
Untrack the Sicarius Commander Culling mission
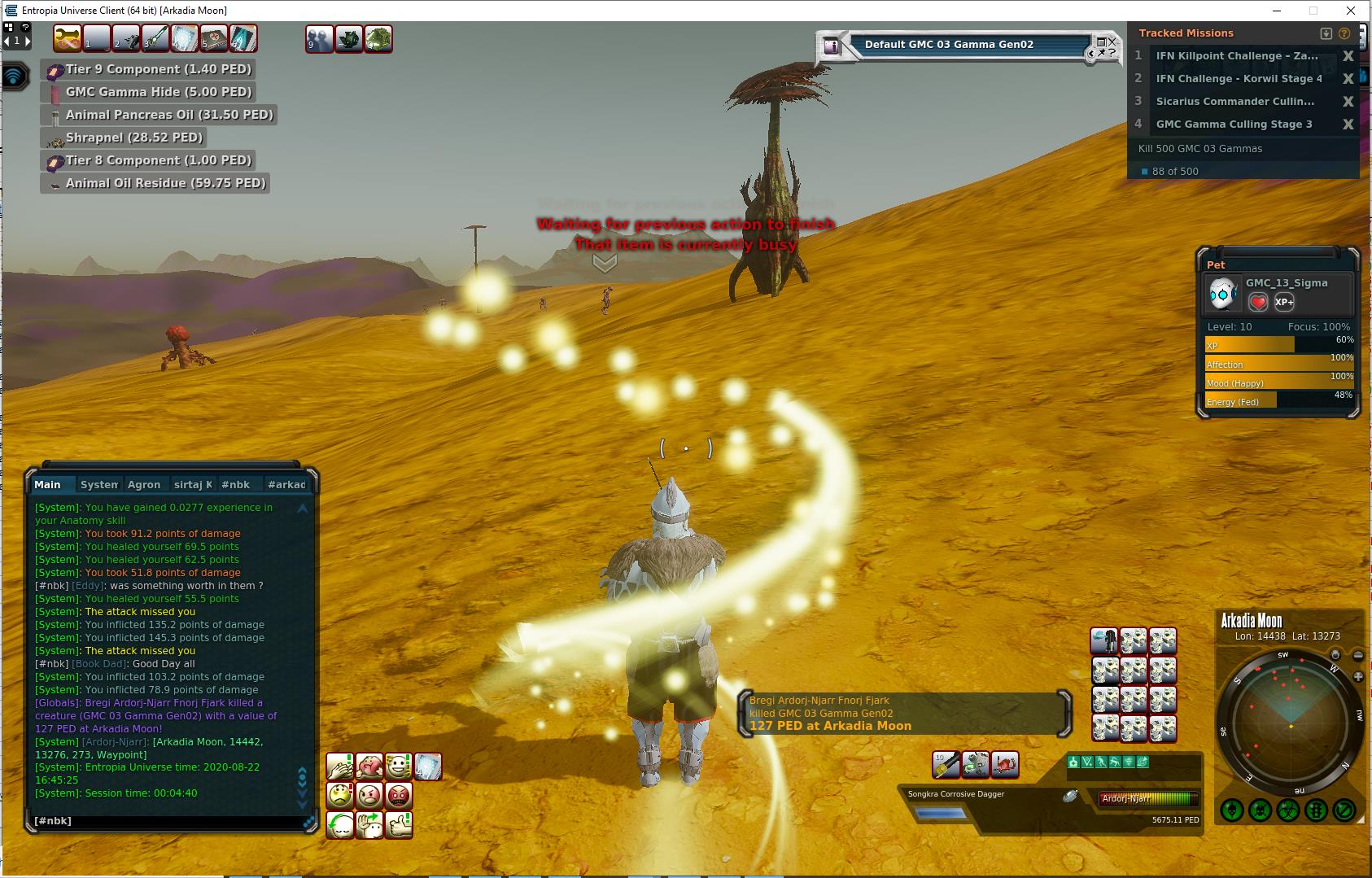click(1348, 102)
